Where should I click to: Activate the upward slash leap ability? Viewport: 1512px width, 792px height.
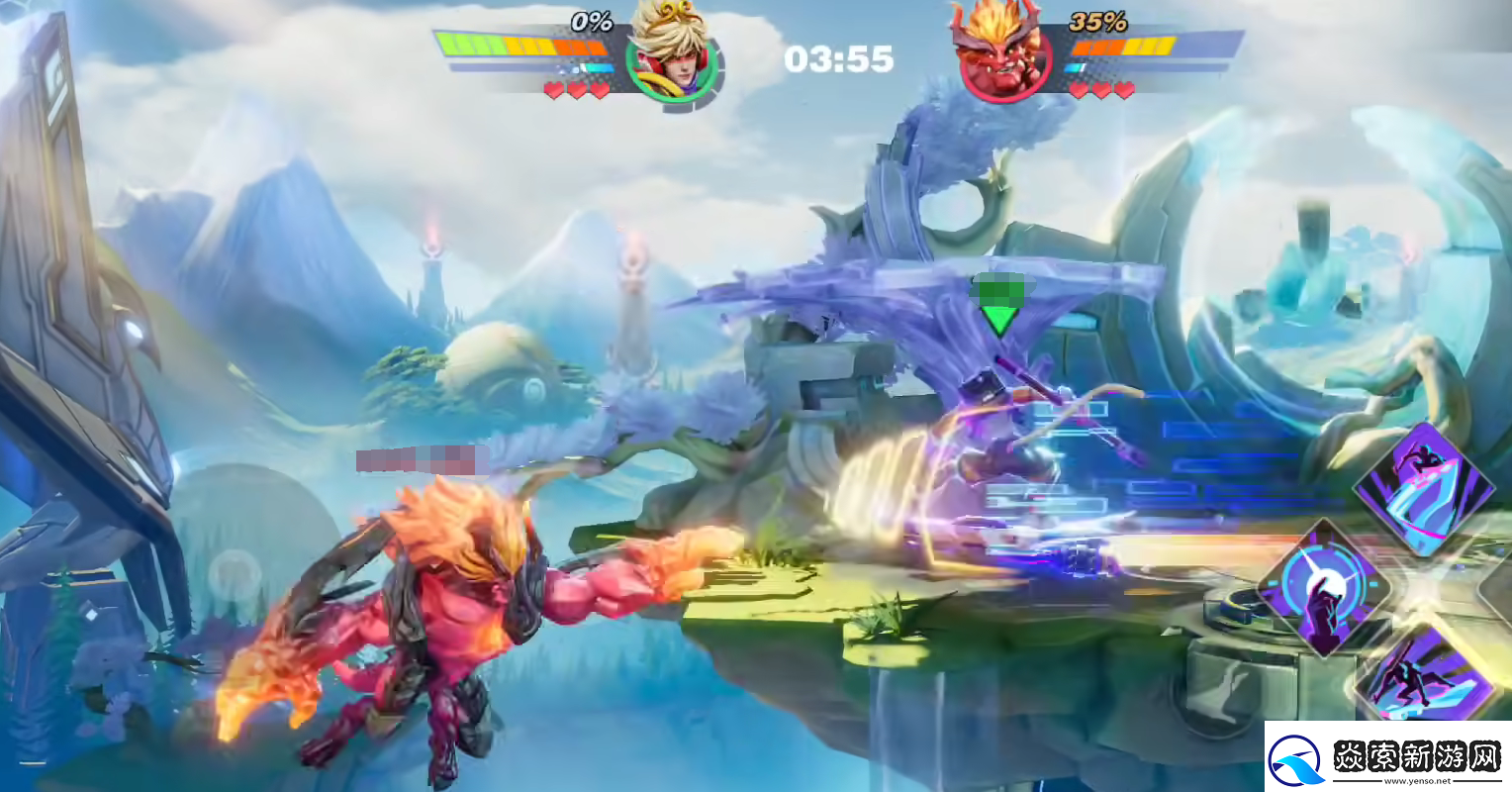[x=1425, y=487]
